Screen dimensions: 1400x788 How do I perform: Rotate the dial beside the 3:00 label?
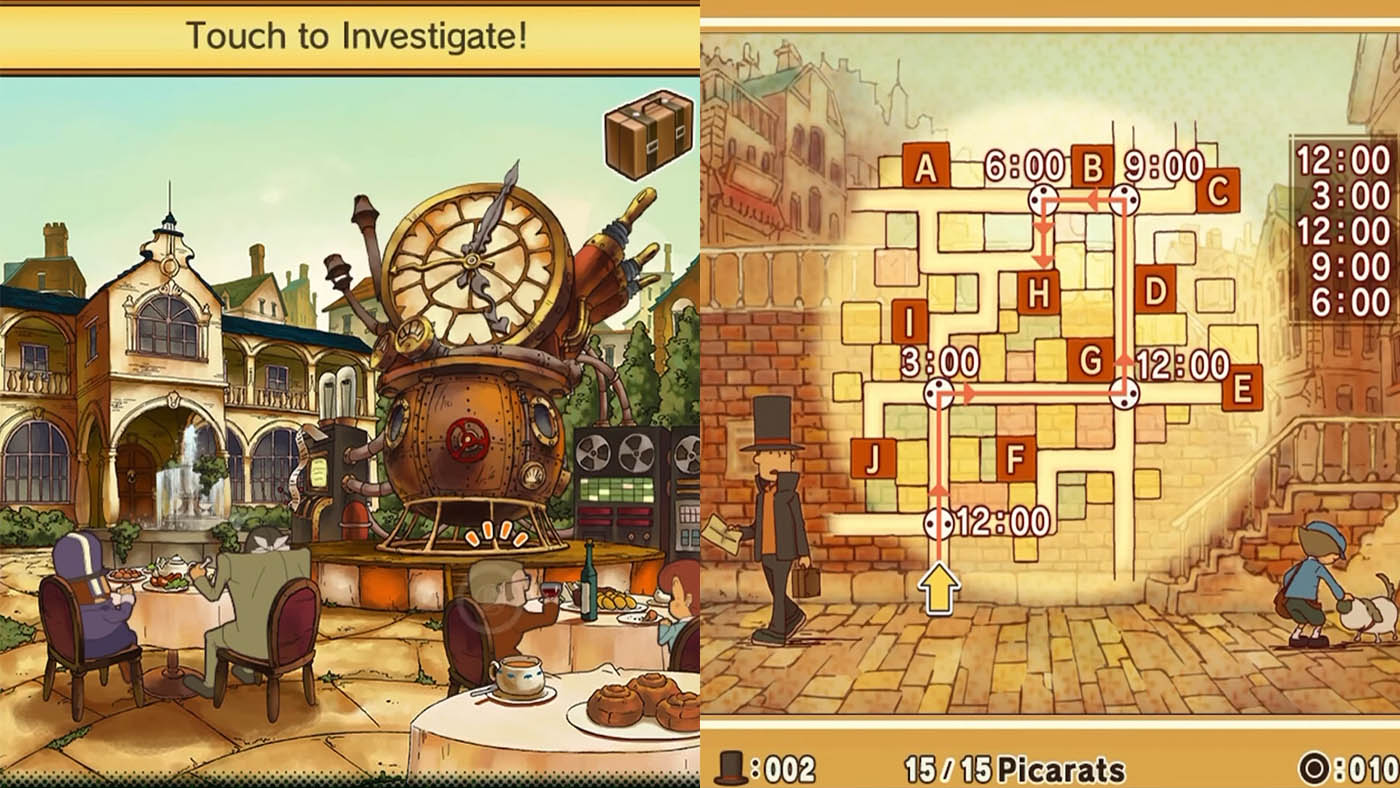click(938, 391)
